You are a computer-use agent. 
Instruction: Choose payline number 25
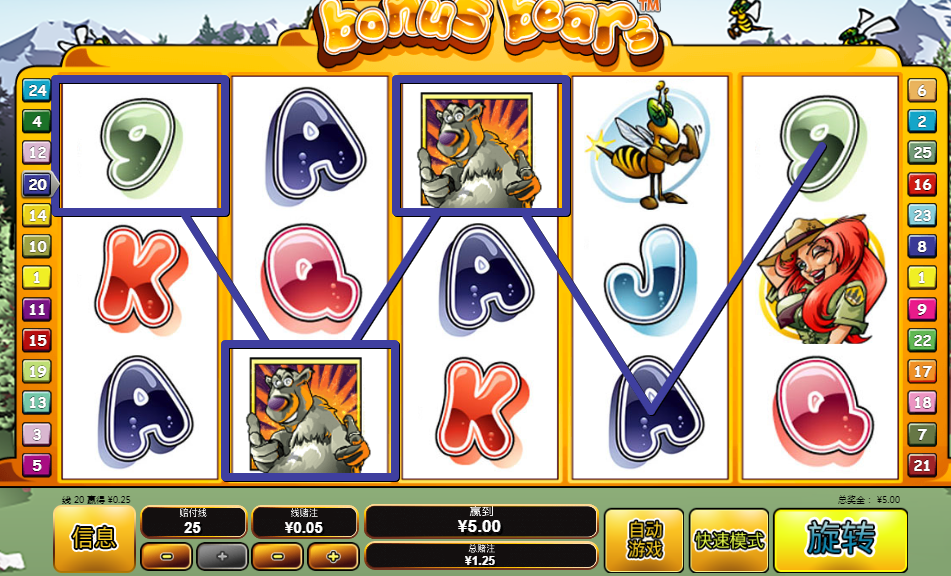tap(920, 152)
